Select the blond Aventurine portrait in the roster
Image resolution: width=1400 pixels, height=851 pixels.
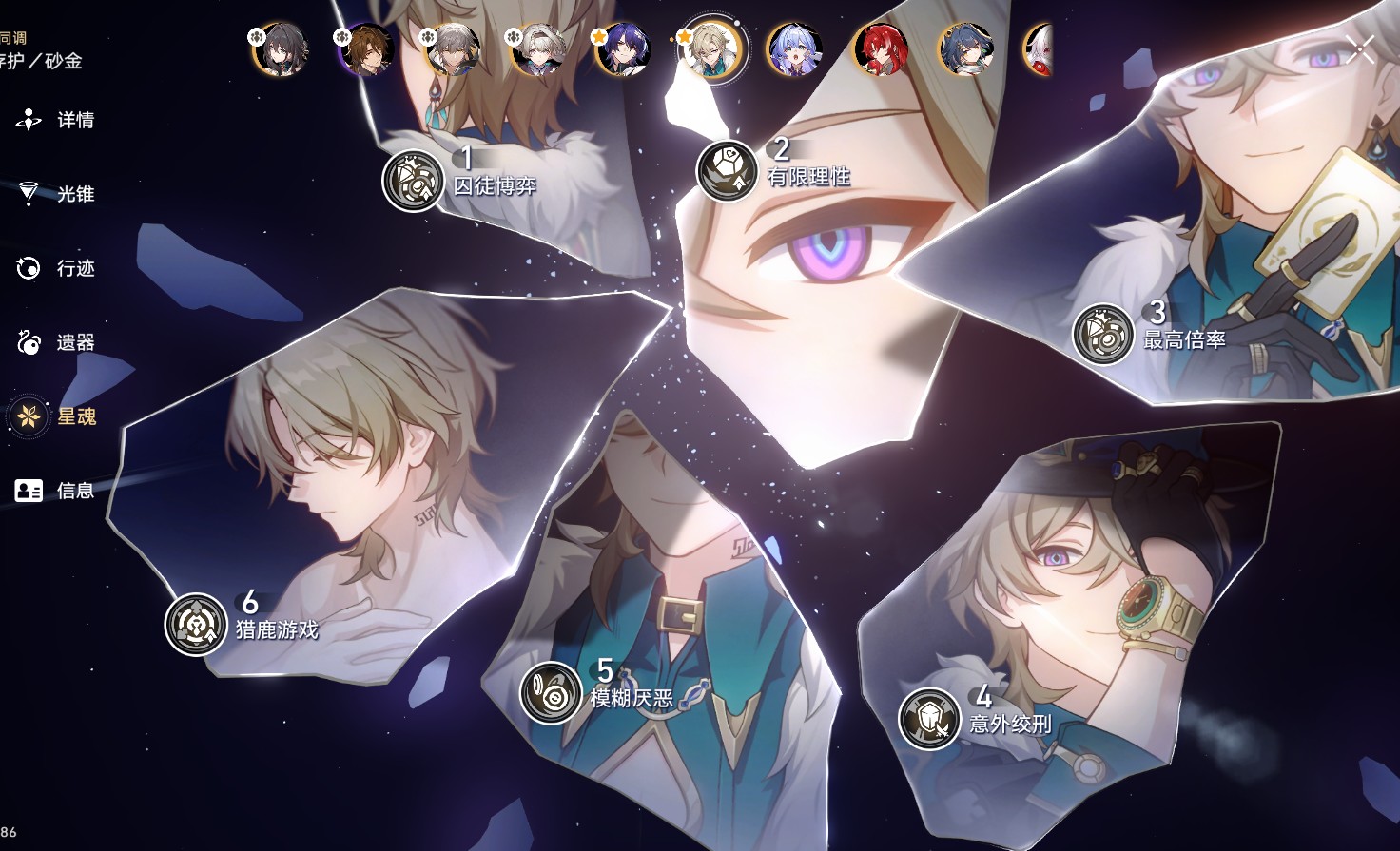[710, 49]
